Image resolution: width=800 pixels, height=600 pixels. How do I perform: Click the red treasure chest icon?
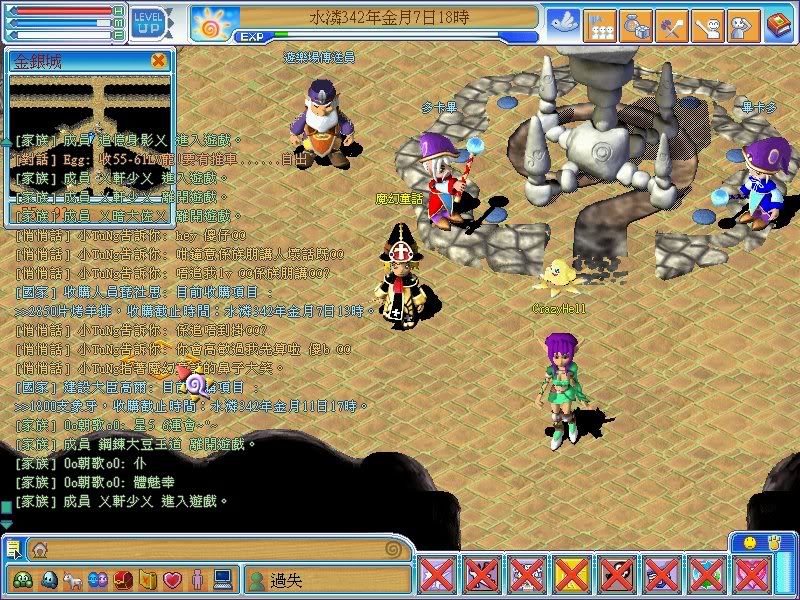[x=123, y=579]
